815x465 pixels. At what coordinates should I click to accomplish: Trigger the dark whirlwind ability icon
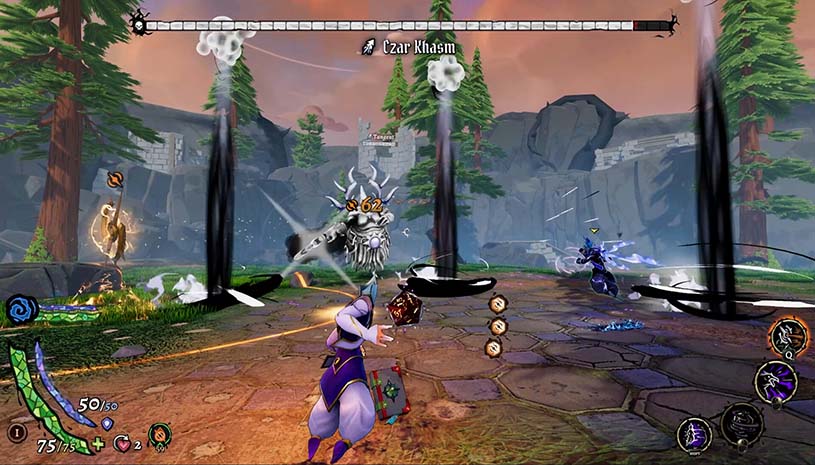click(742, 424)
